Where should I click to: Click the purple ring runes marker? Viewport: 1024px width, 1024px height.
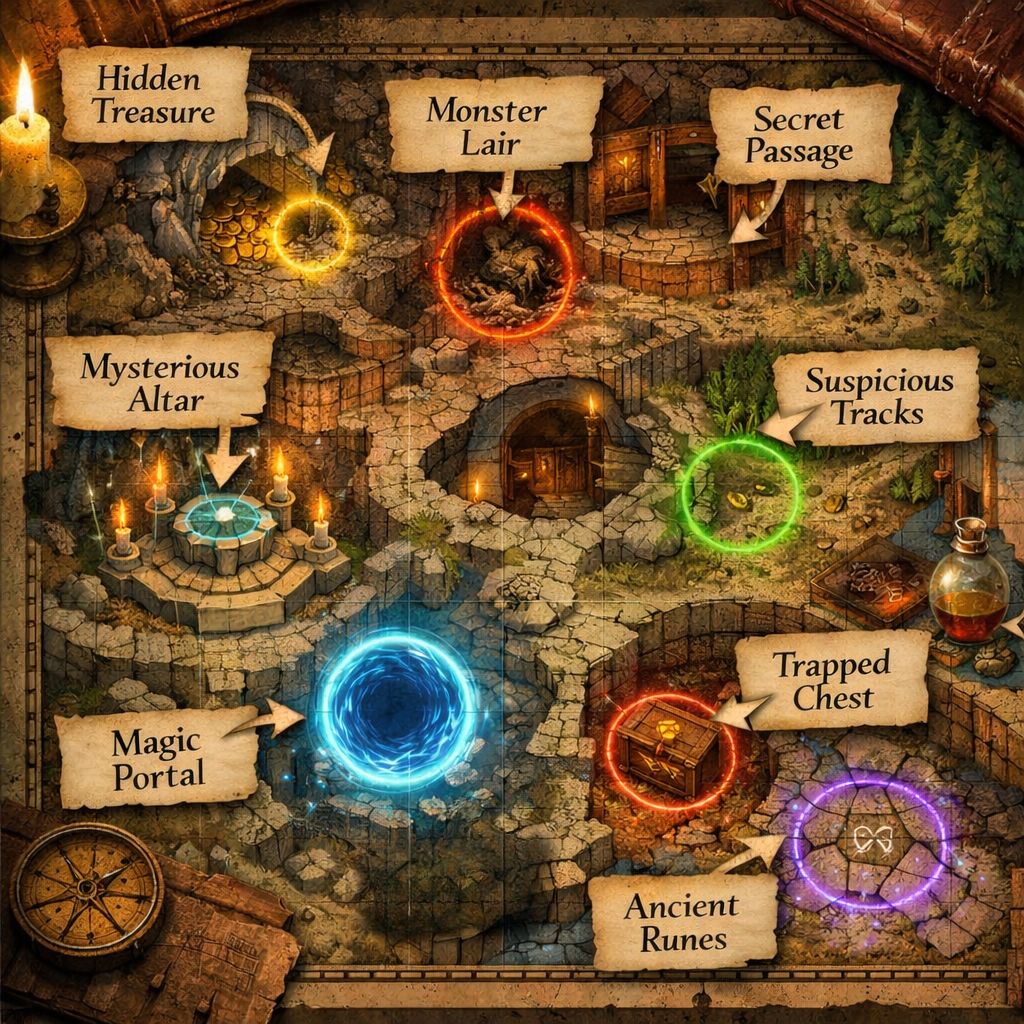[x=867, y=838]
